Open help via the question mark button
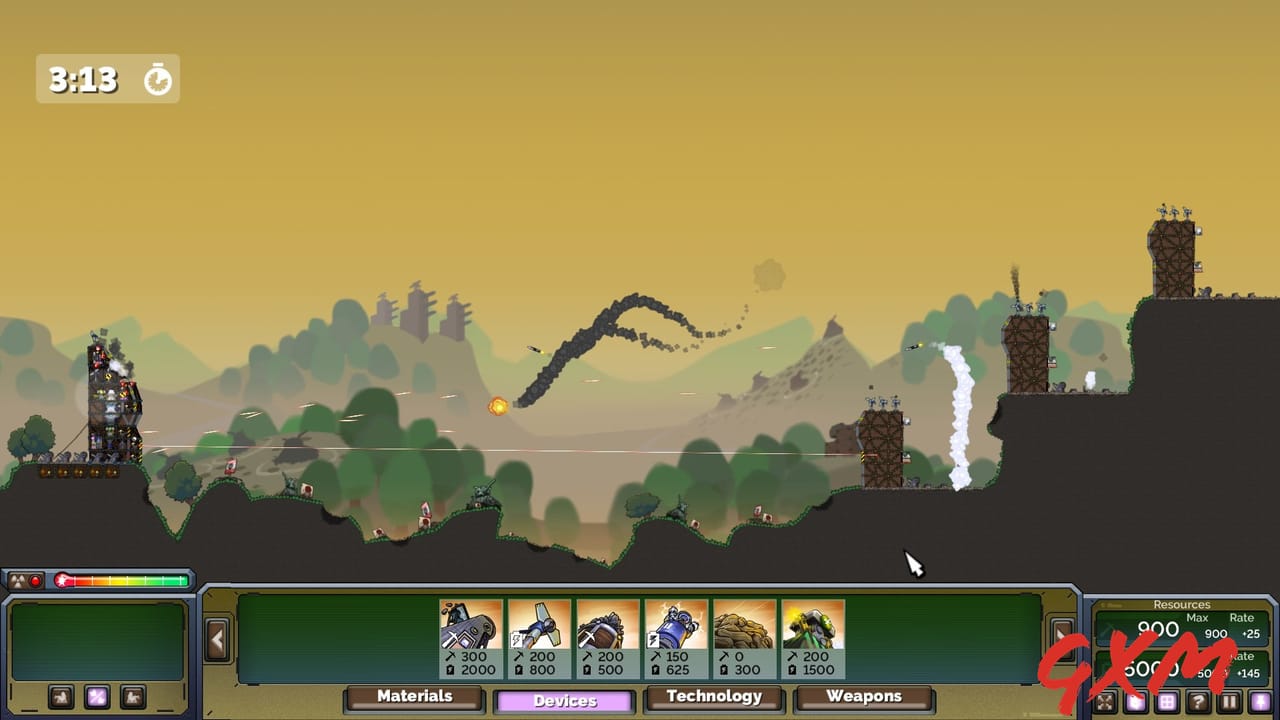Screen dimensions: 1280x720 pos(1196,701)
